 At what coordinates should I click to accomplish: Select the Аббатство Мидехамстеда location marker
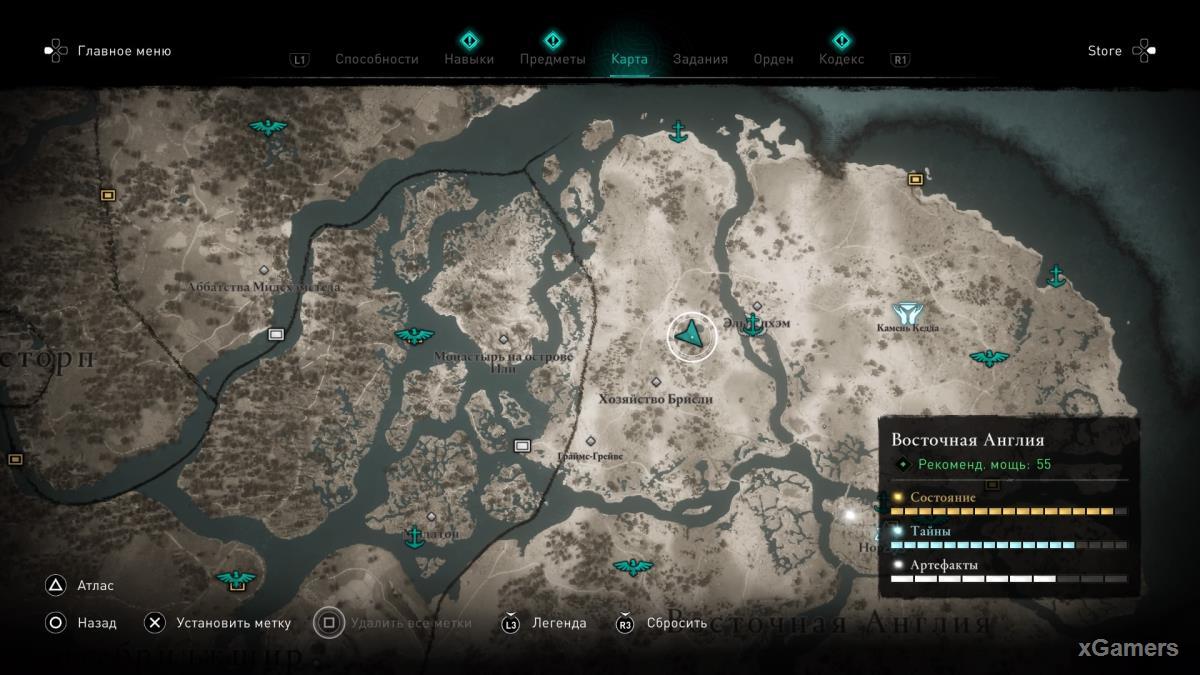[264, 270]
